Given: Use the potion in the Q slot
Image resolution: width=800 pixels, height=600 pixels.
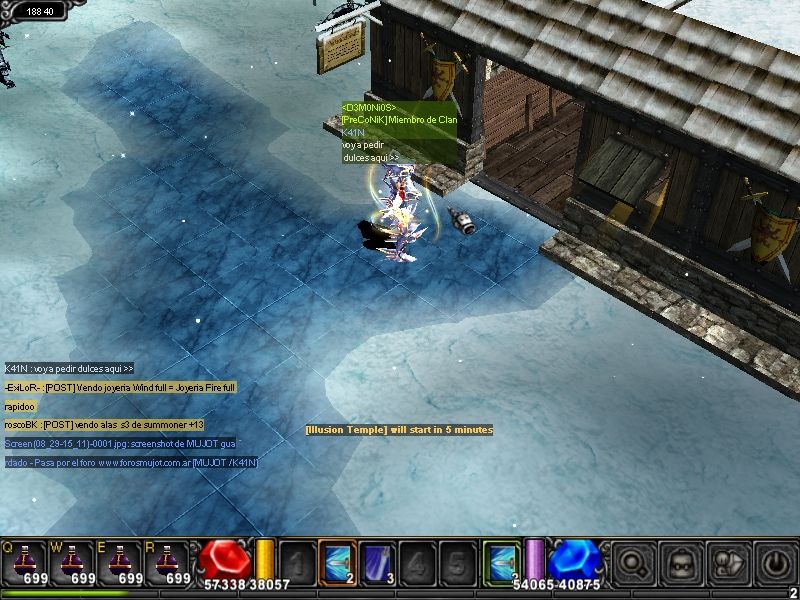Looking at the screenshot, I should [24, 562].
